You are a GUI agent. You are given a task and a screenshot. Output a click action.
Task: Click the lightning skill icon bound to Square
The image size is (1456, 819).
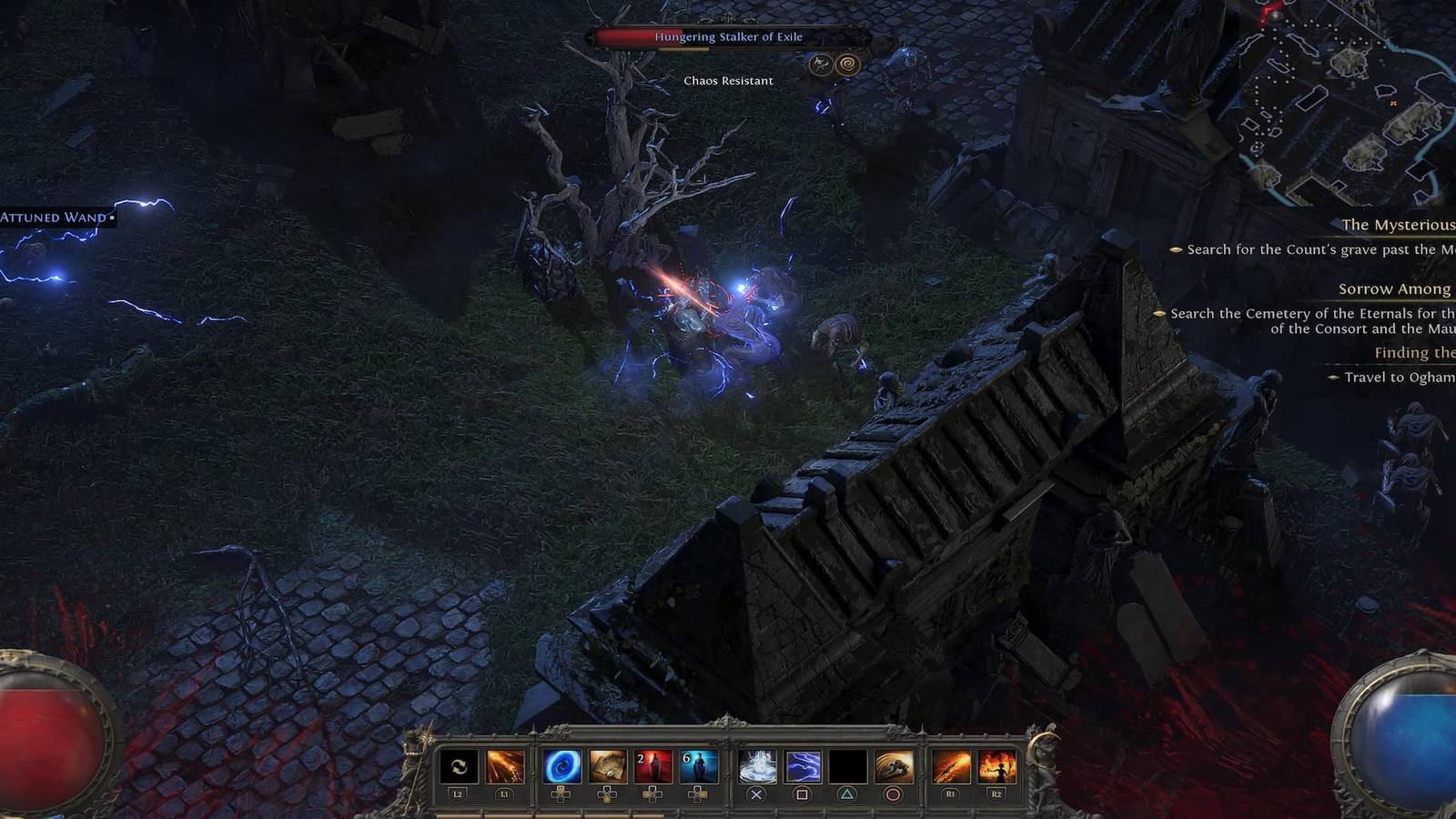pos(804,767)
